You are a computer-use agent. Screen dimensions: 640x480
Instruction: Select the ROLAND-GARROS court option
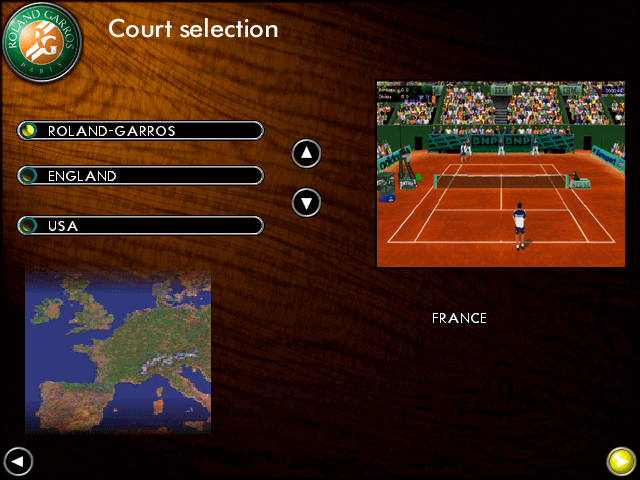[140, 131]
